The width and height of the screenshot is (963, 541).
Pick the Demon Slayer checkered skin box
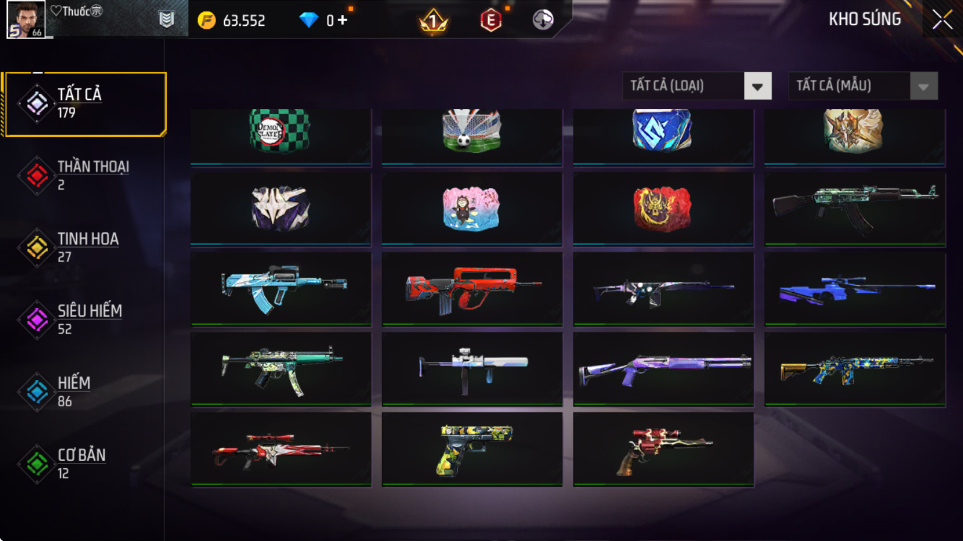tap(281, 133)
